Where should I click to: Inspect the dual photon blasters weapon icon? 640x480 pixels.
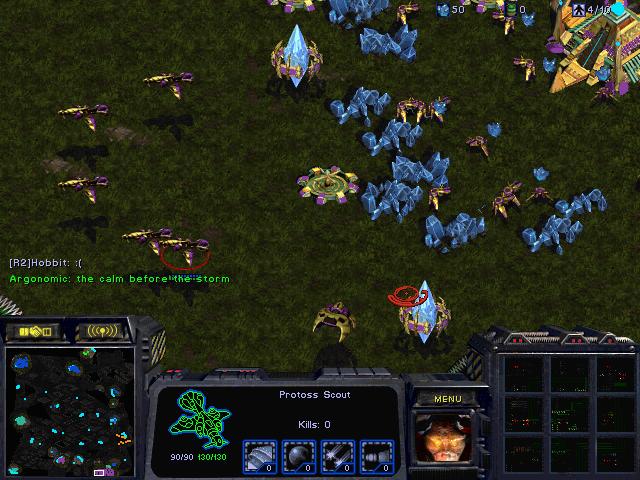coord(337,455)
